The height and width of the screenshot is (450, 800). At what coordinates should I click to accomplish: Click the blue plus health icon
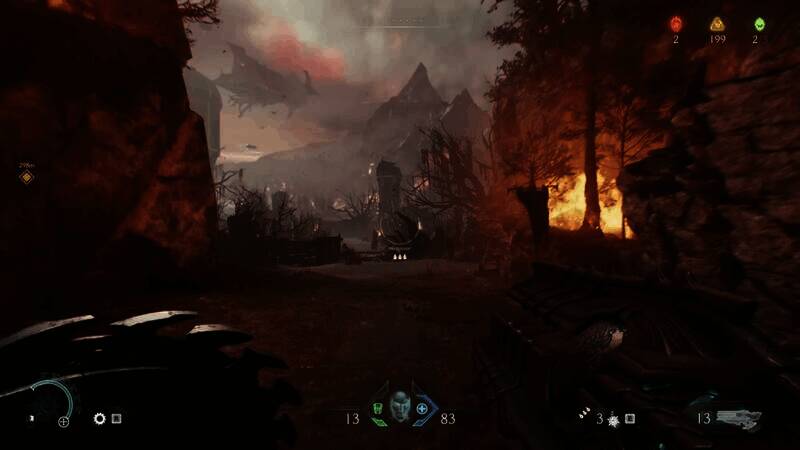(x=422, y=409)
